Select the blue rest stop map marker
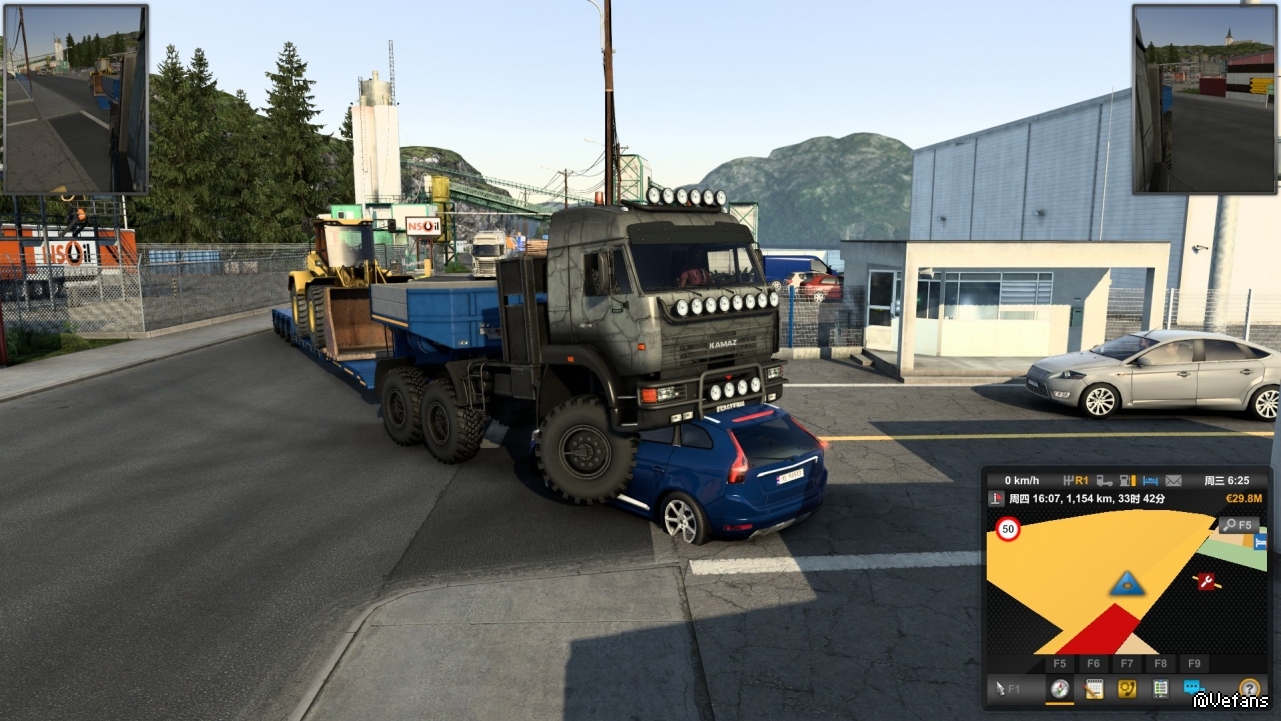 click(x=1259, y=542)
